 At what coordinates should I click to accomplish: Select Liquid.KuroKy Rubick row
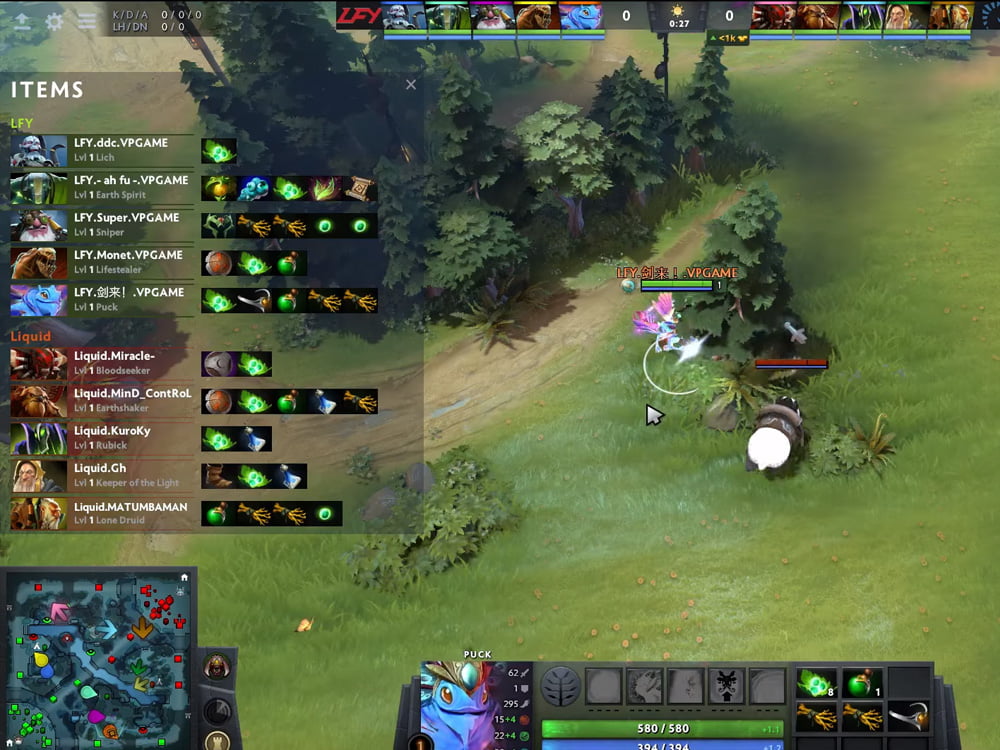tap(102, 438)
